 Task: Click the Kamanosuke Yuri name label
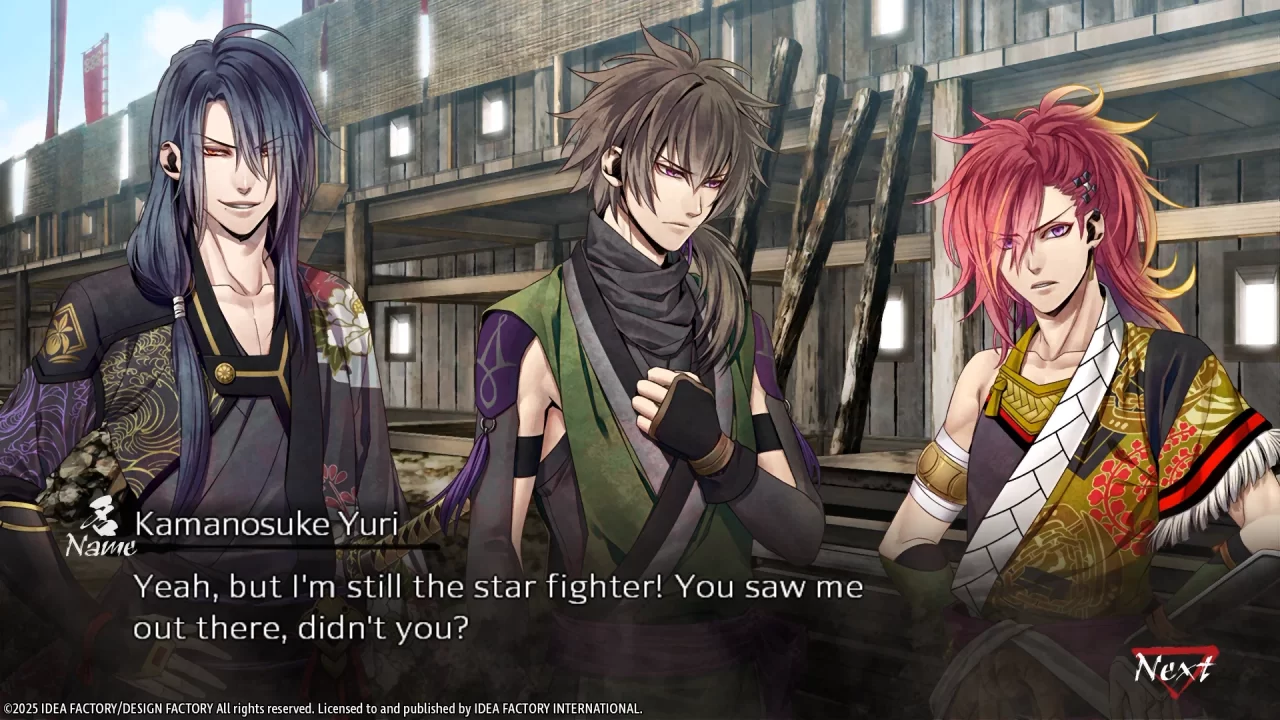point(265,524)
